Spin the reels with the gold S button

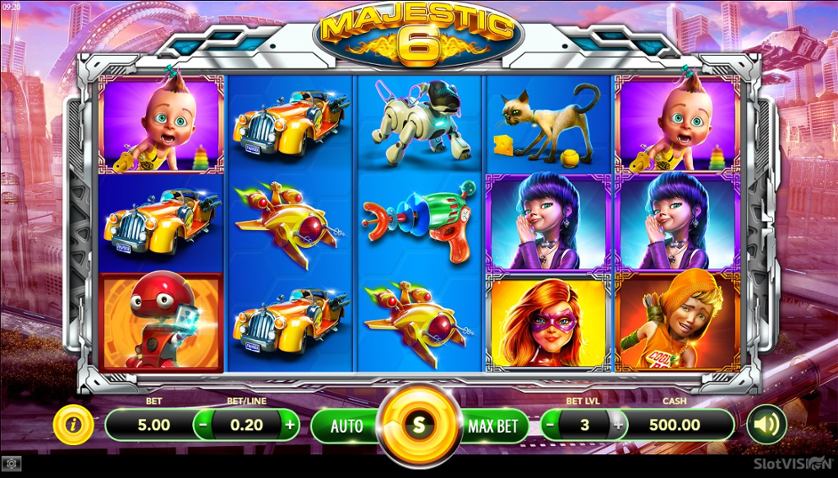(x=419, y=424)
